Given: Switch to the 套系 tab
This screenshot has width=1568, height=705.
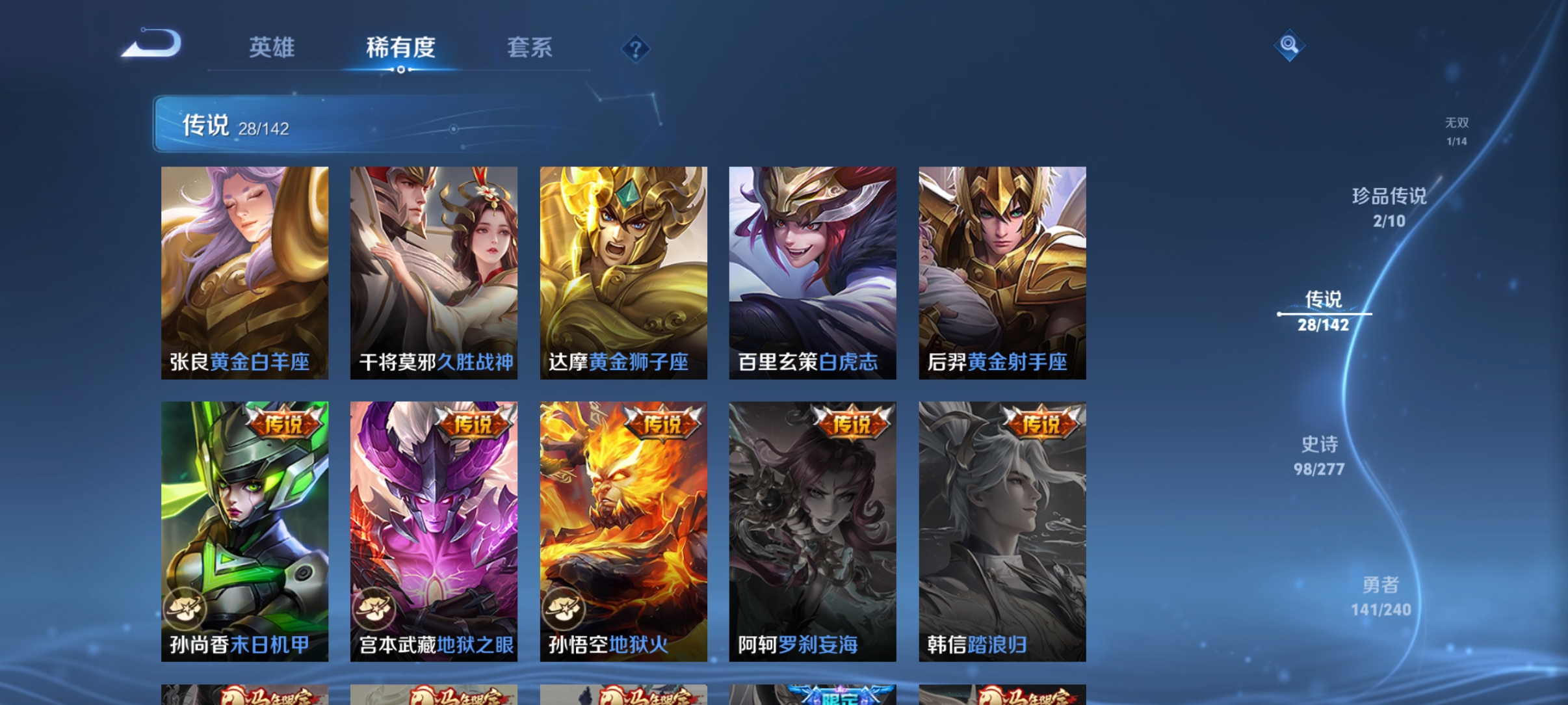Looking at the screenshot, I should 530,48.
